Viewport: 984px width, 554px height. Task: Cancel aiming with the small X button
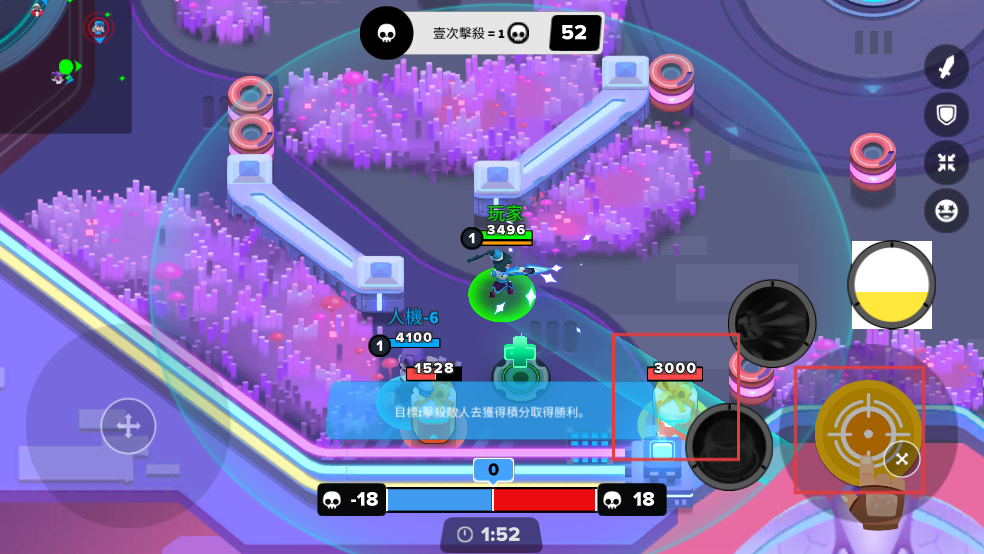pyautogui.click(x=902, y=459)
